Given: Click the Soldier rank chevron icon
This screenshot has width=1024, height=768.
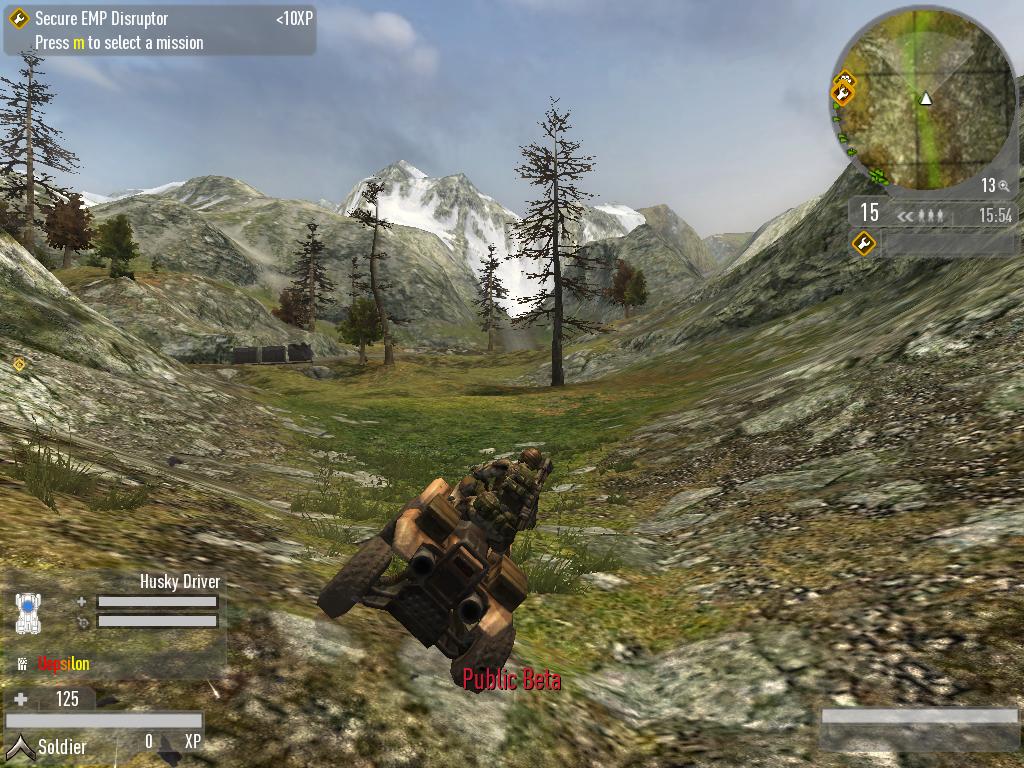Looking at the screenshot, I should [x=19, y=745].
